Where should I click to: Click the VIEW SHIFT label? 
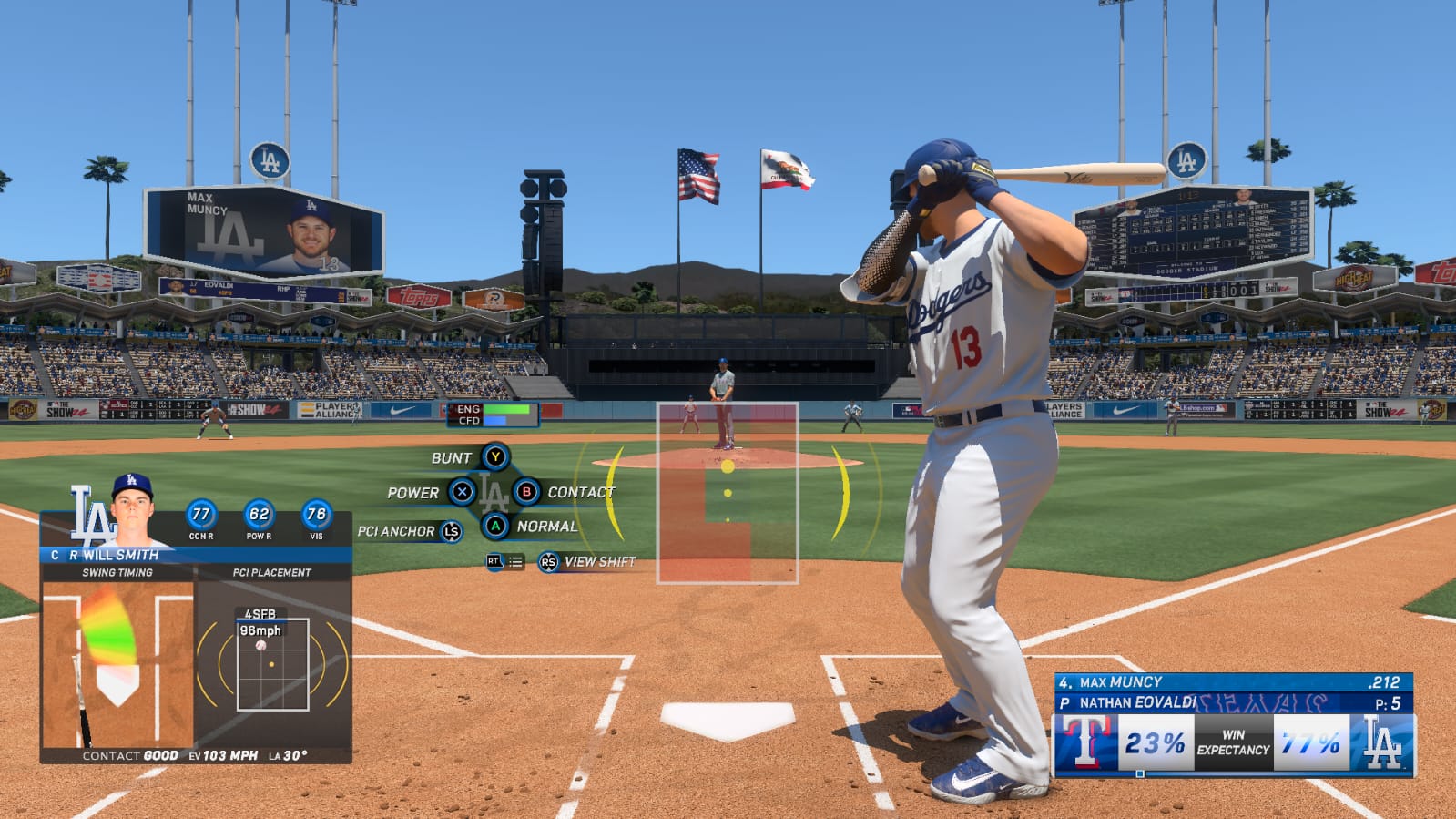click(x=599, y=562)
